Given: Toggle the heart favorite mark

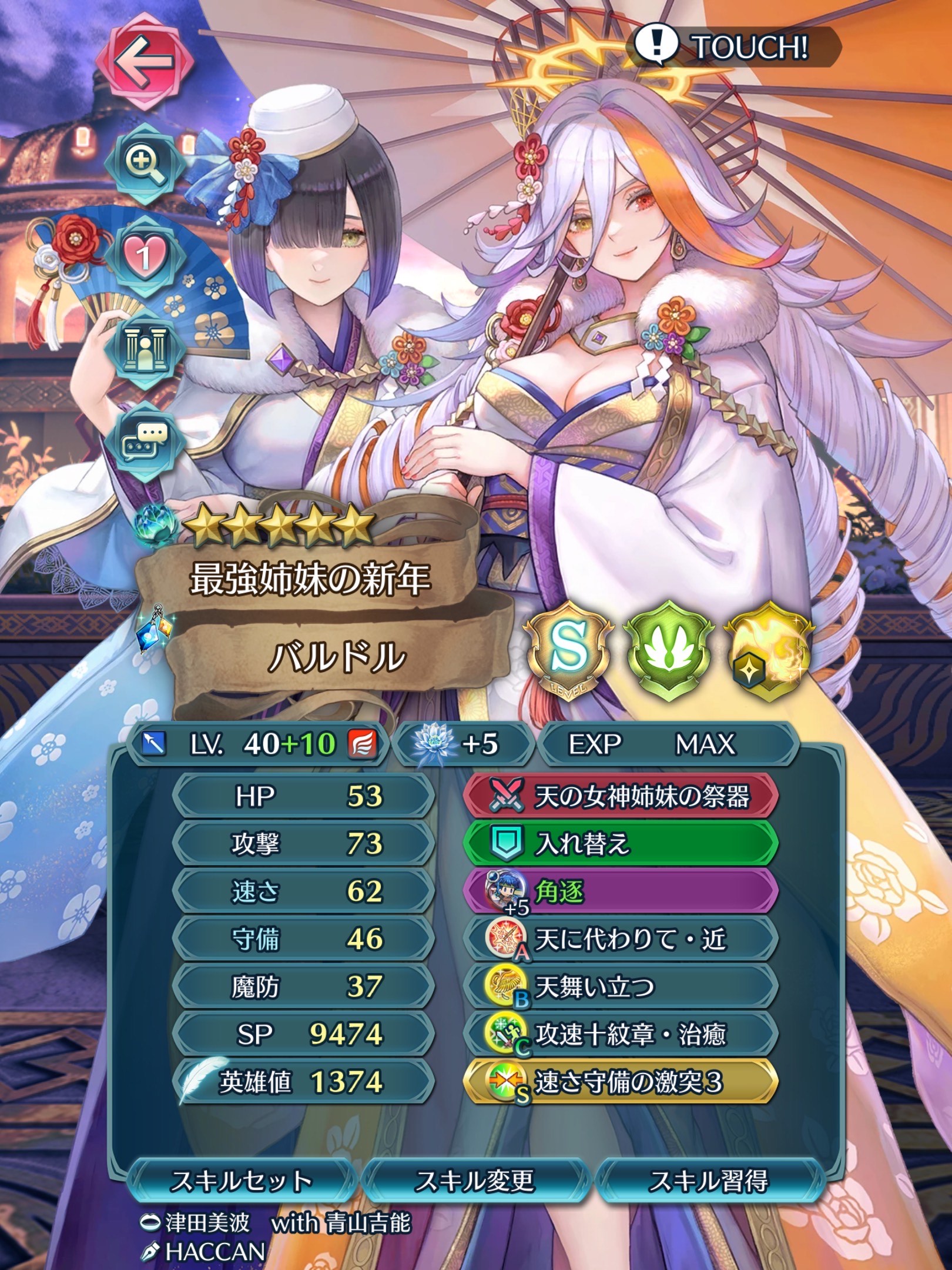Looking at the screenshot, I should point(145,255).
